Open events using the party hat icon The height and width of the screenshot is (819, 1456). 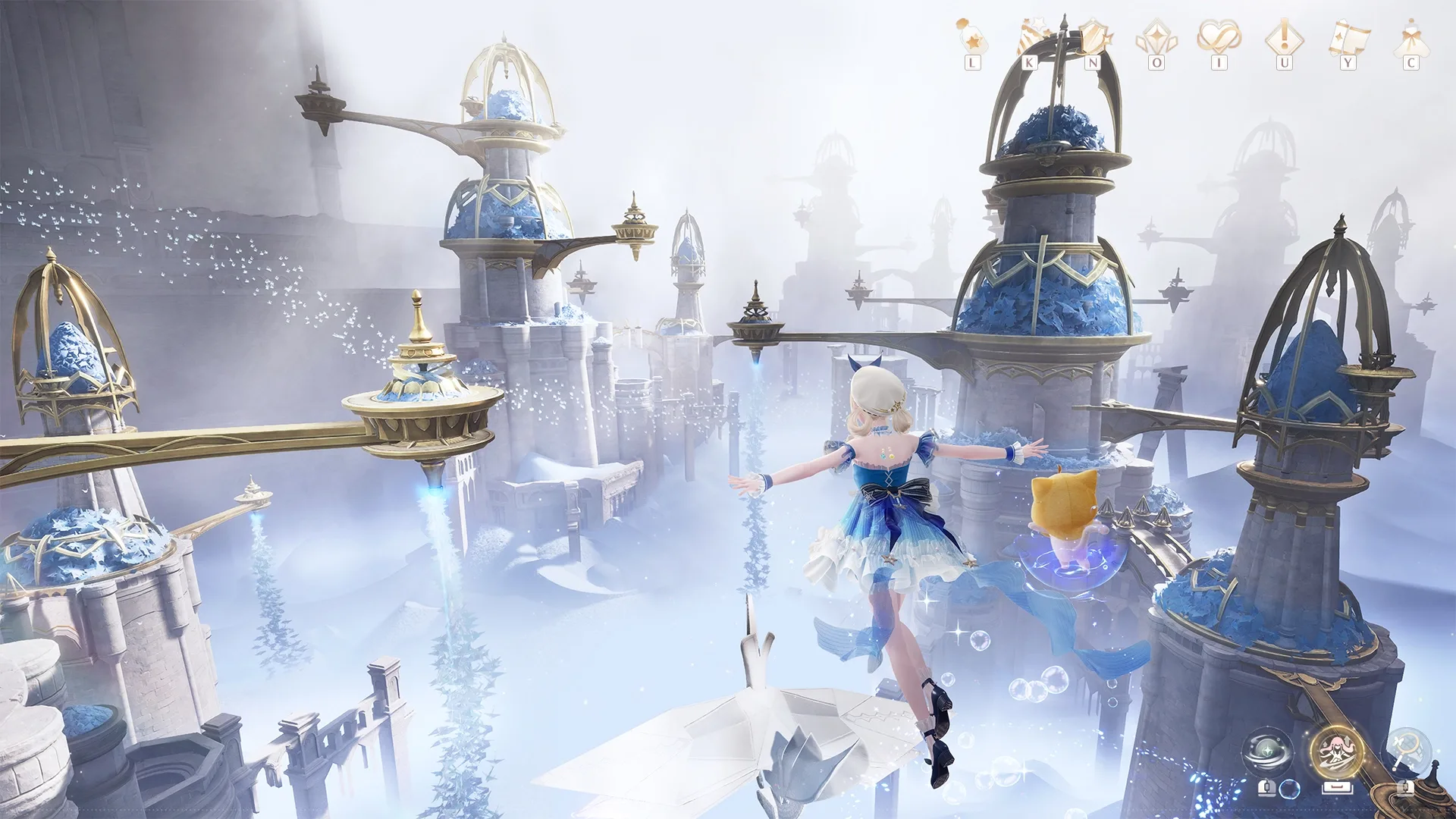(1031, 36)
